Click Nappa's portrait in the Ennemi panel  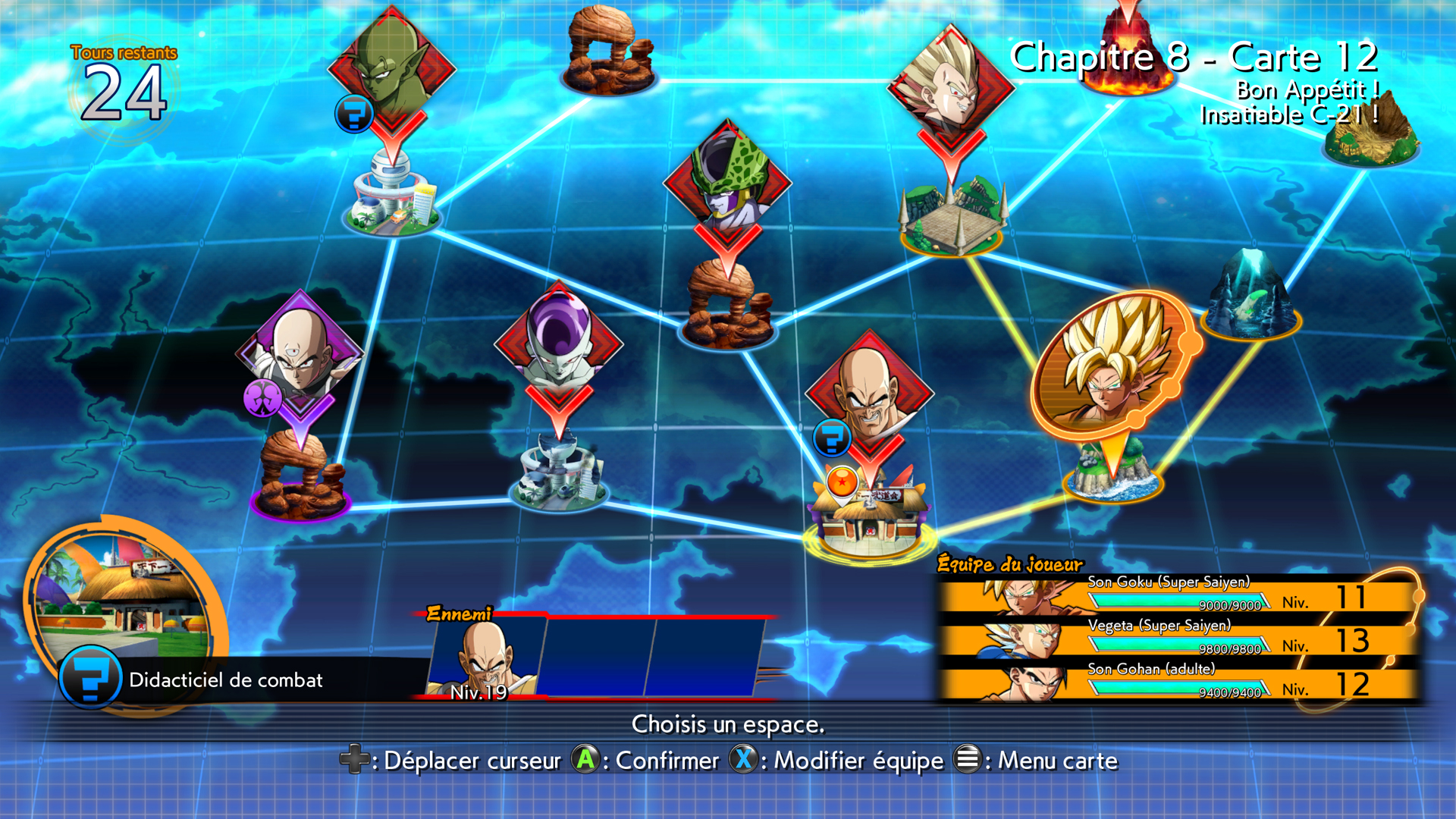click(487, 657)
